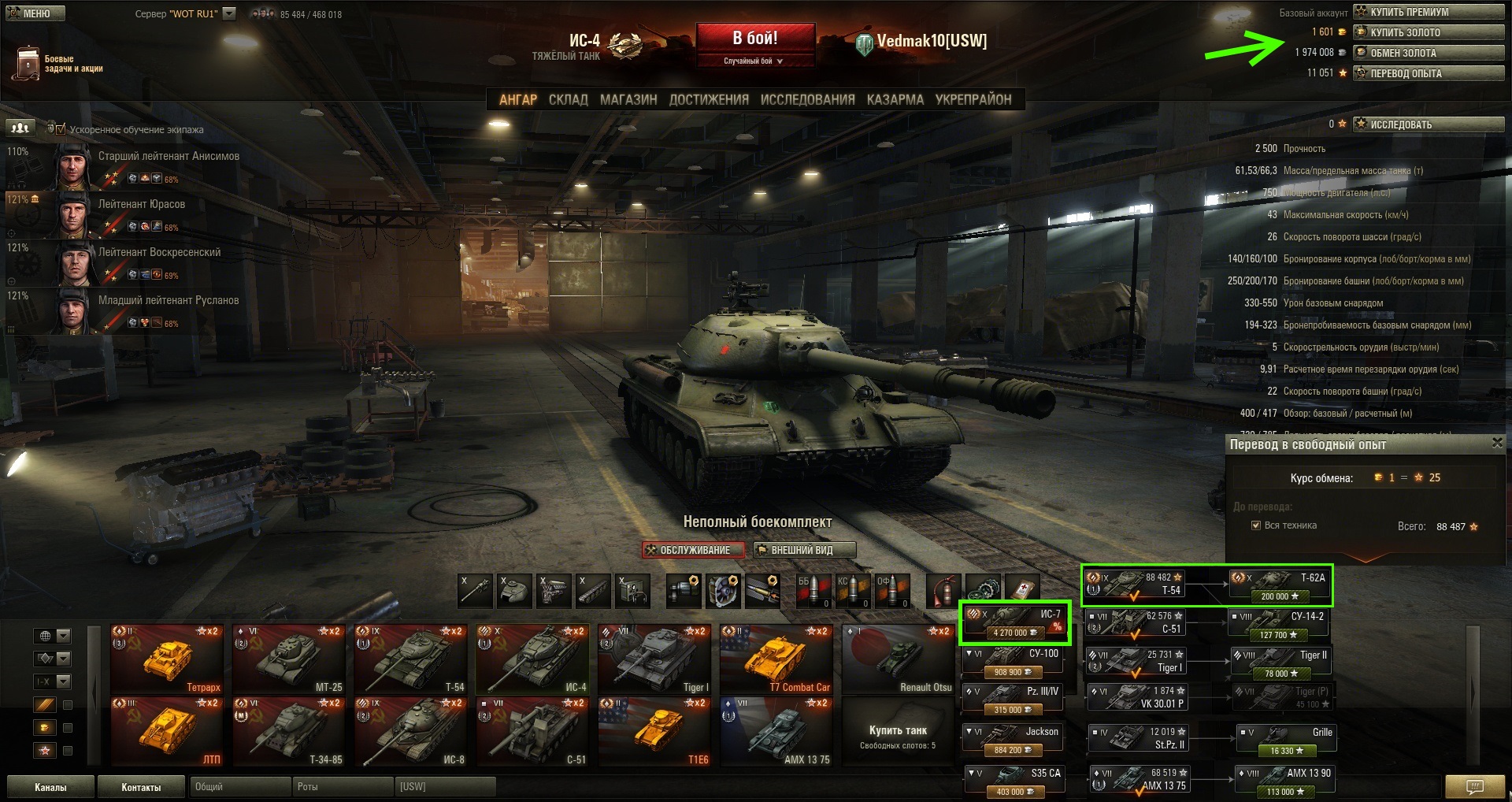
Task: Open the ИССЛЕДОВАНИЯ research tab
Action: (x=807, y=99)
